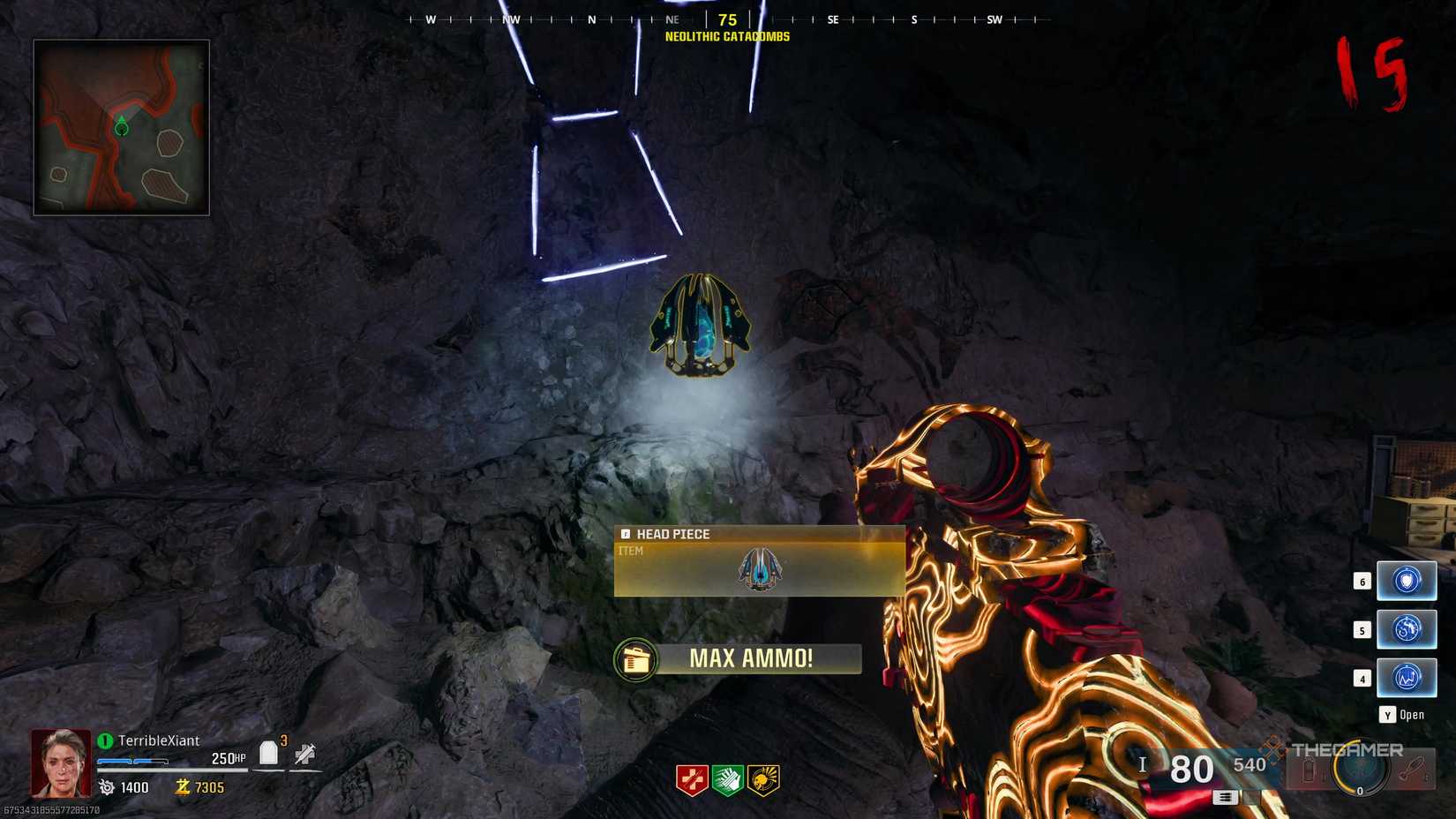Click the self-revive syringe icon
Screen dimensions: 1456x819
pyautogui.click(x=304, y=753)
